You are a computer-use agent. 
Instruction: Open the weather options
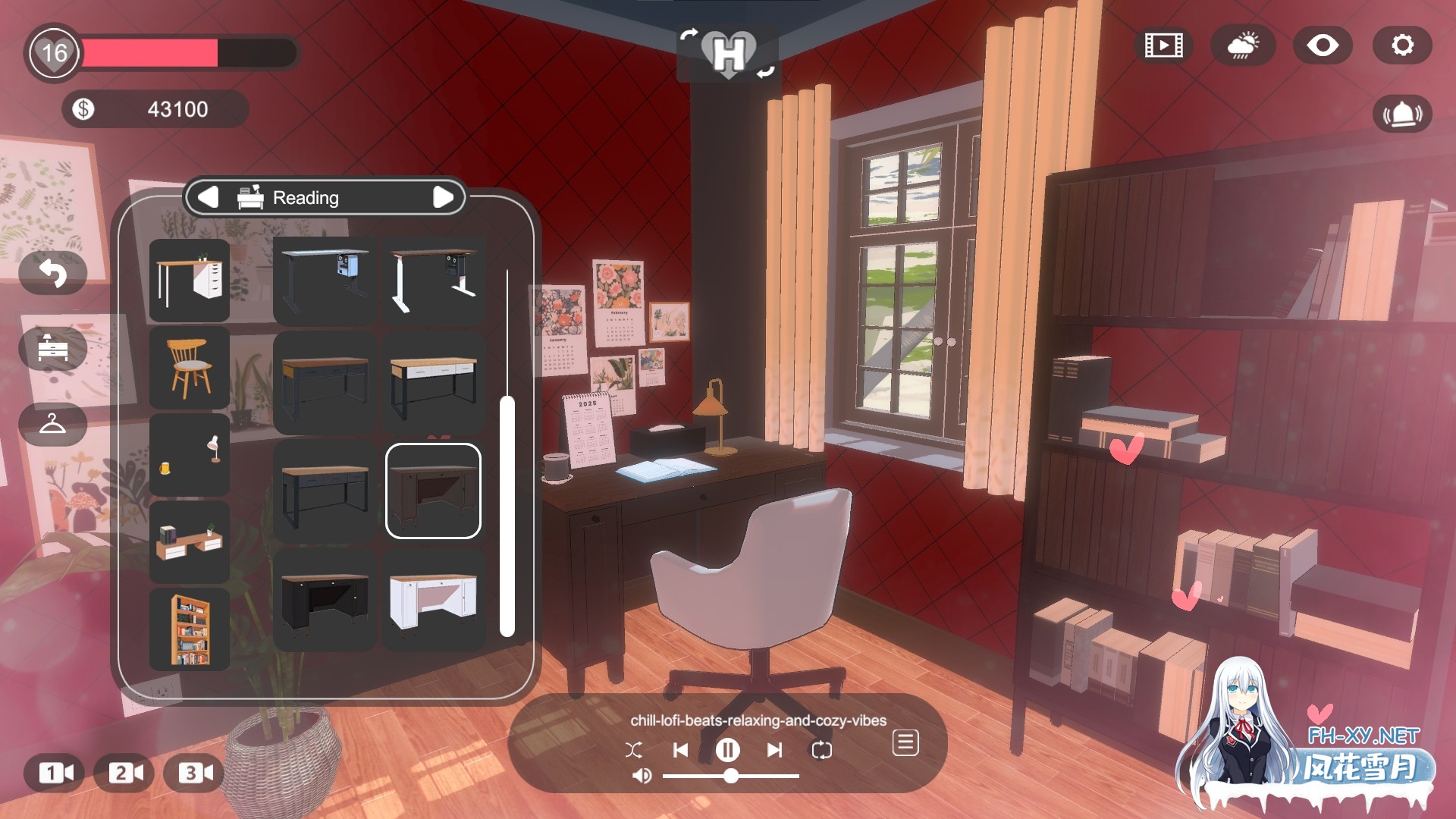[x=1242, y=45]
